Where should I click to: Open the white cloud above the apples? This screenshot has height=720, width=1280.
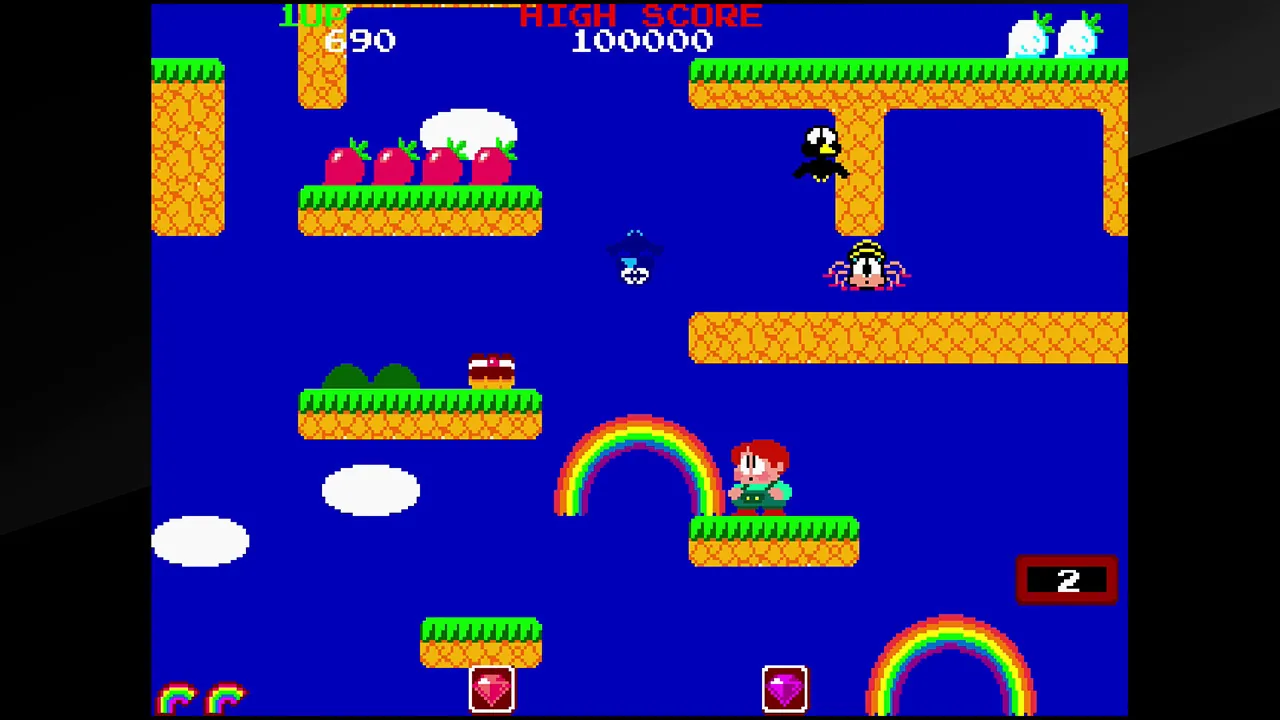coord(468,130)
